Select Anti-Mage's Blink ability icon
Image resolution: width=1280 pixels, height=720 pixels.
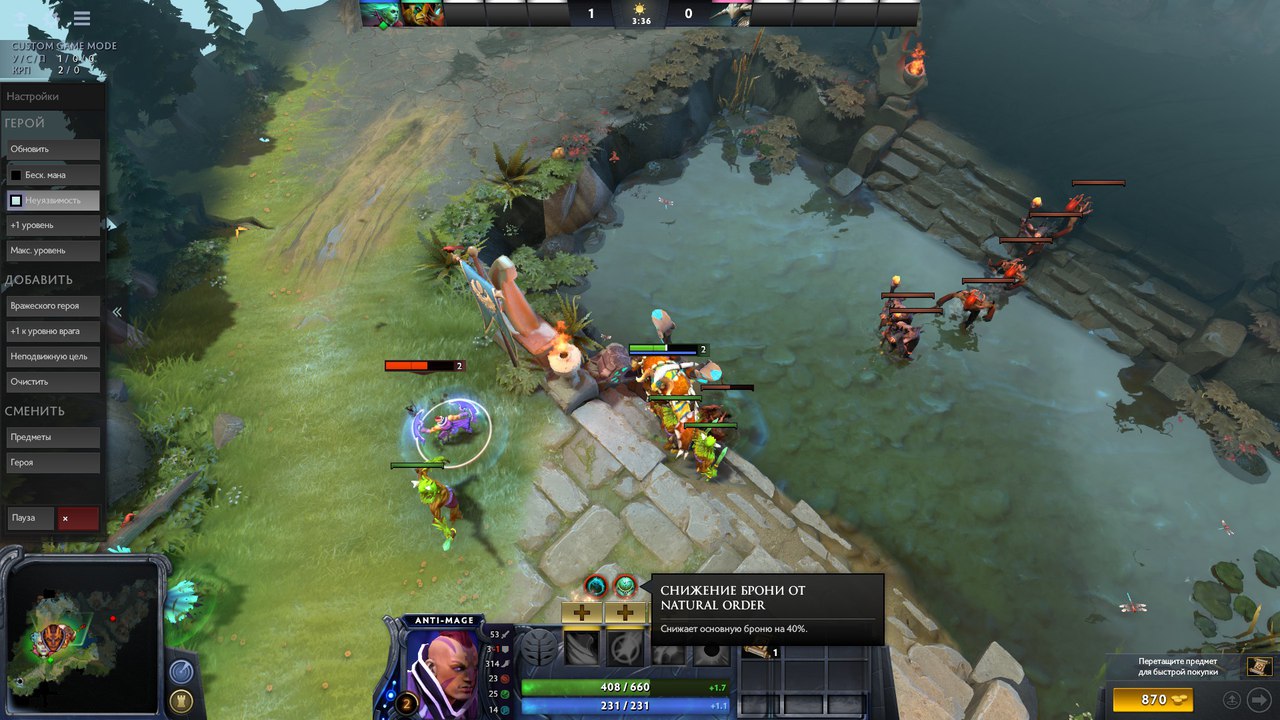625,646
